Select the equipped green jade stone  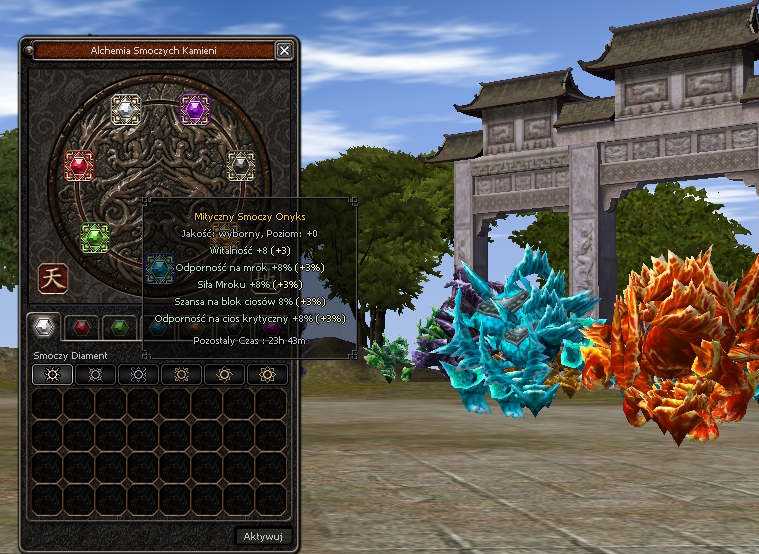95,237
